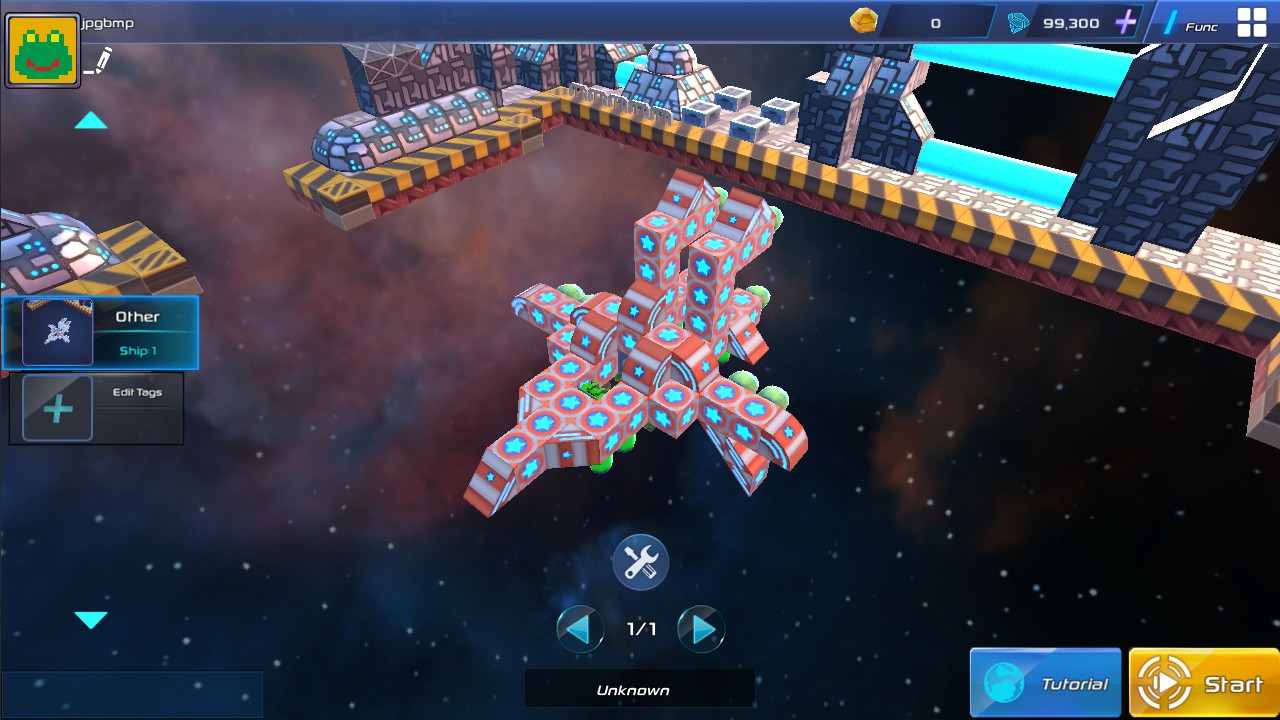1280x720 pixels.
Task: Move the category list up with top arrow
Action: coord(91,121)
